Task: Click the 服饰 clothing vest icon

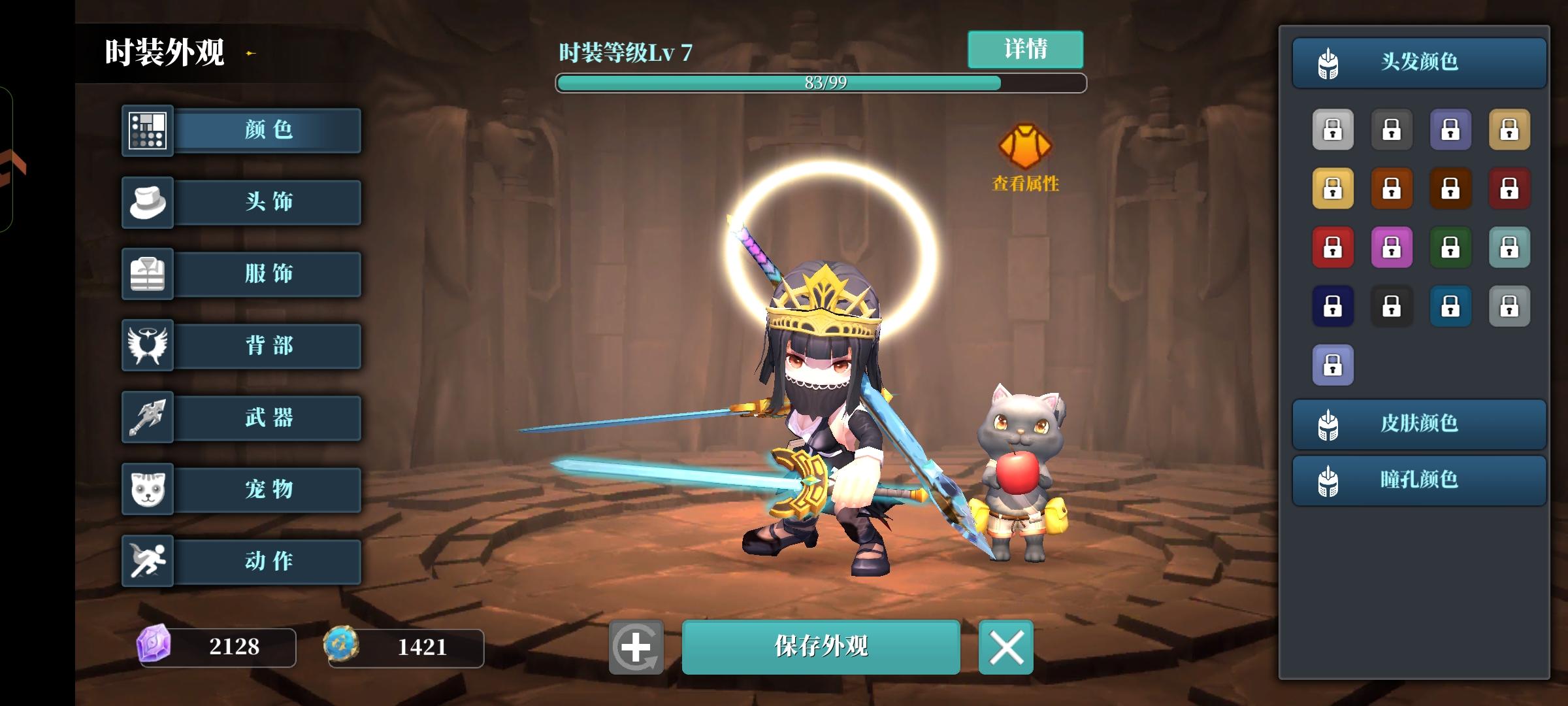Action: pyautogui.click(x=147, y=274)
